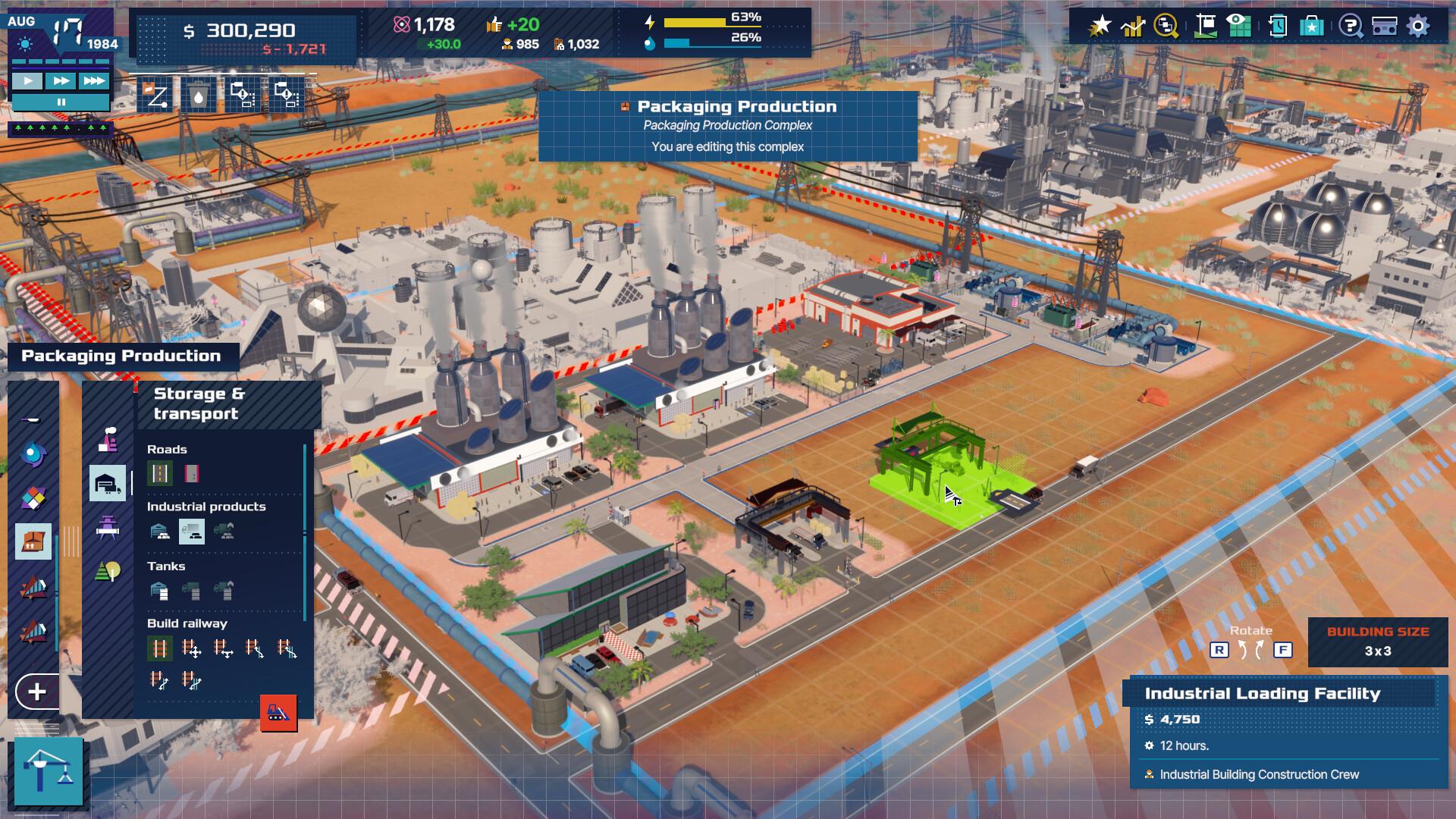1456x819 pixels.
Task: Switch to the landscaping trees category tab
Action: coord(108,569)
